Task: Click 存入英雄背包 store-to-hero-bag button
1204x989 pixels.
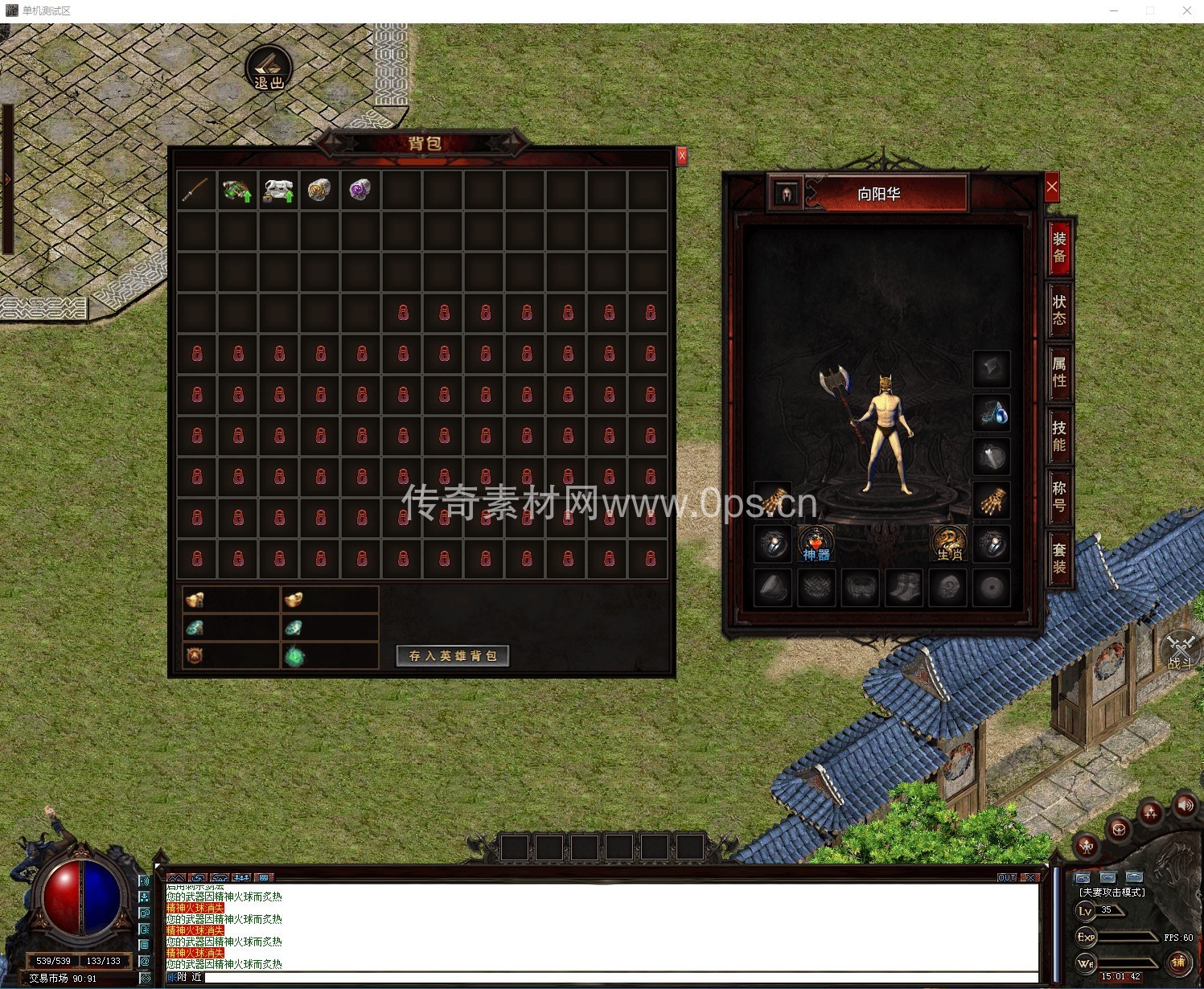Action: [453, 656]
